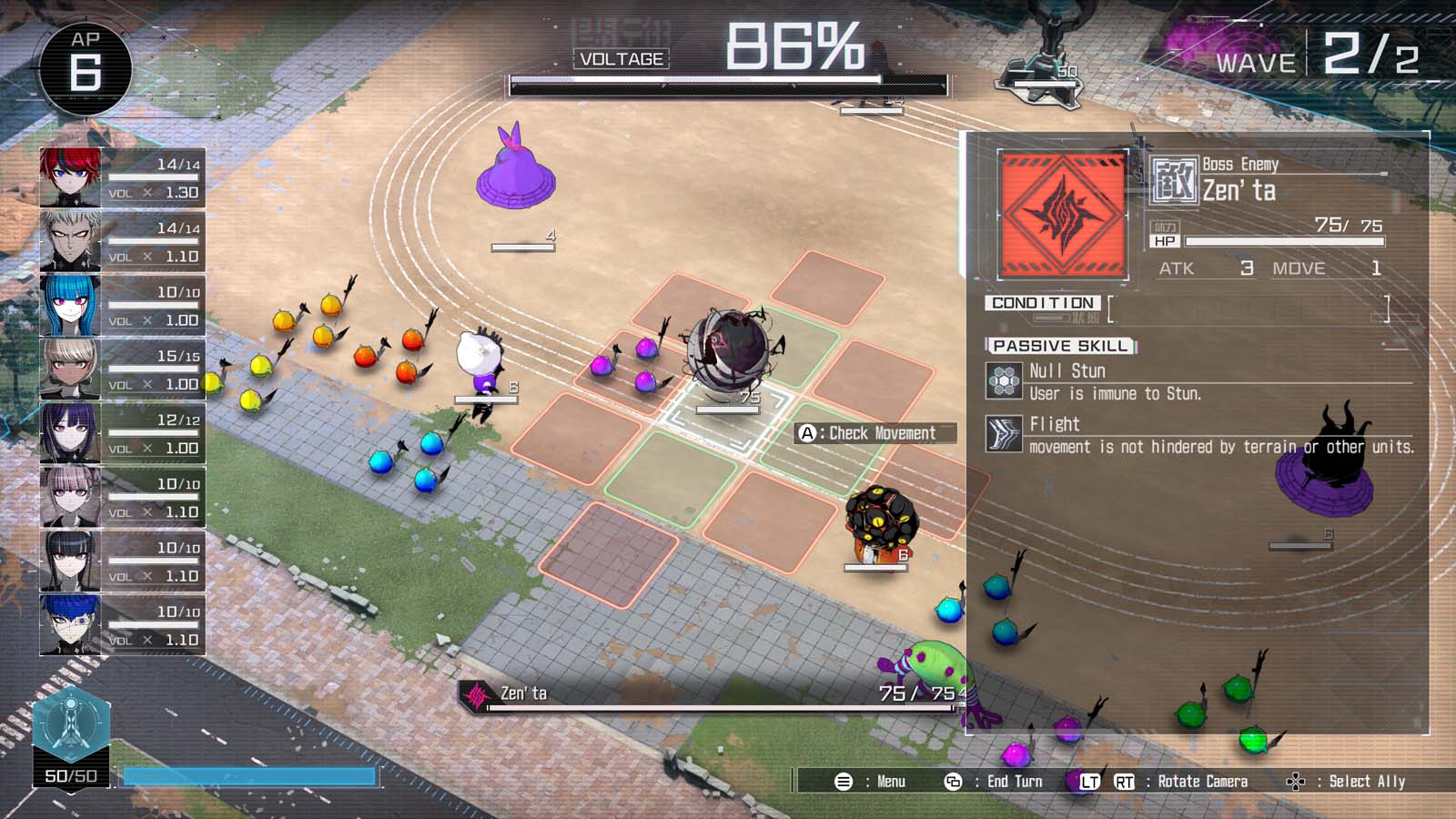Choose the pale pink haired ally portrait

click(x=71, y=497)
